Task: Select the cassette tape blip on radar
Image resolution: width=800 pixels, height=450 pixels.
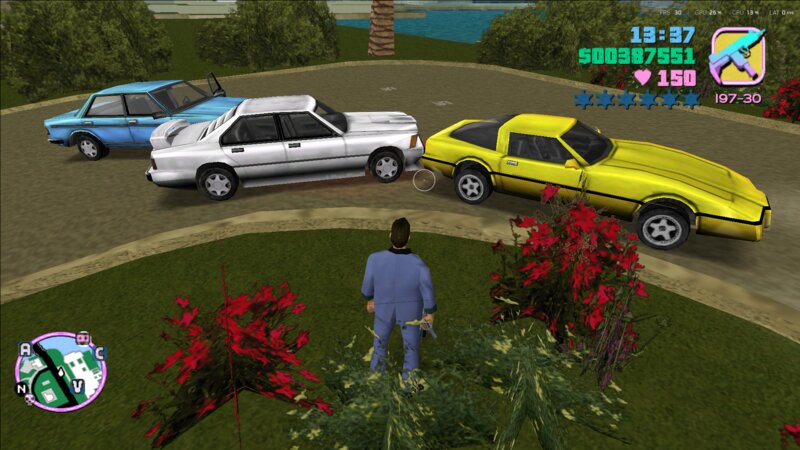Action: pos(85,339)
